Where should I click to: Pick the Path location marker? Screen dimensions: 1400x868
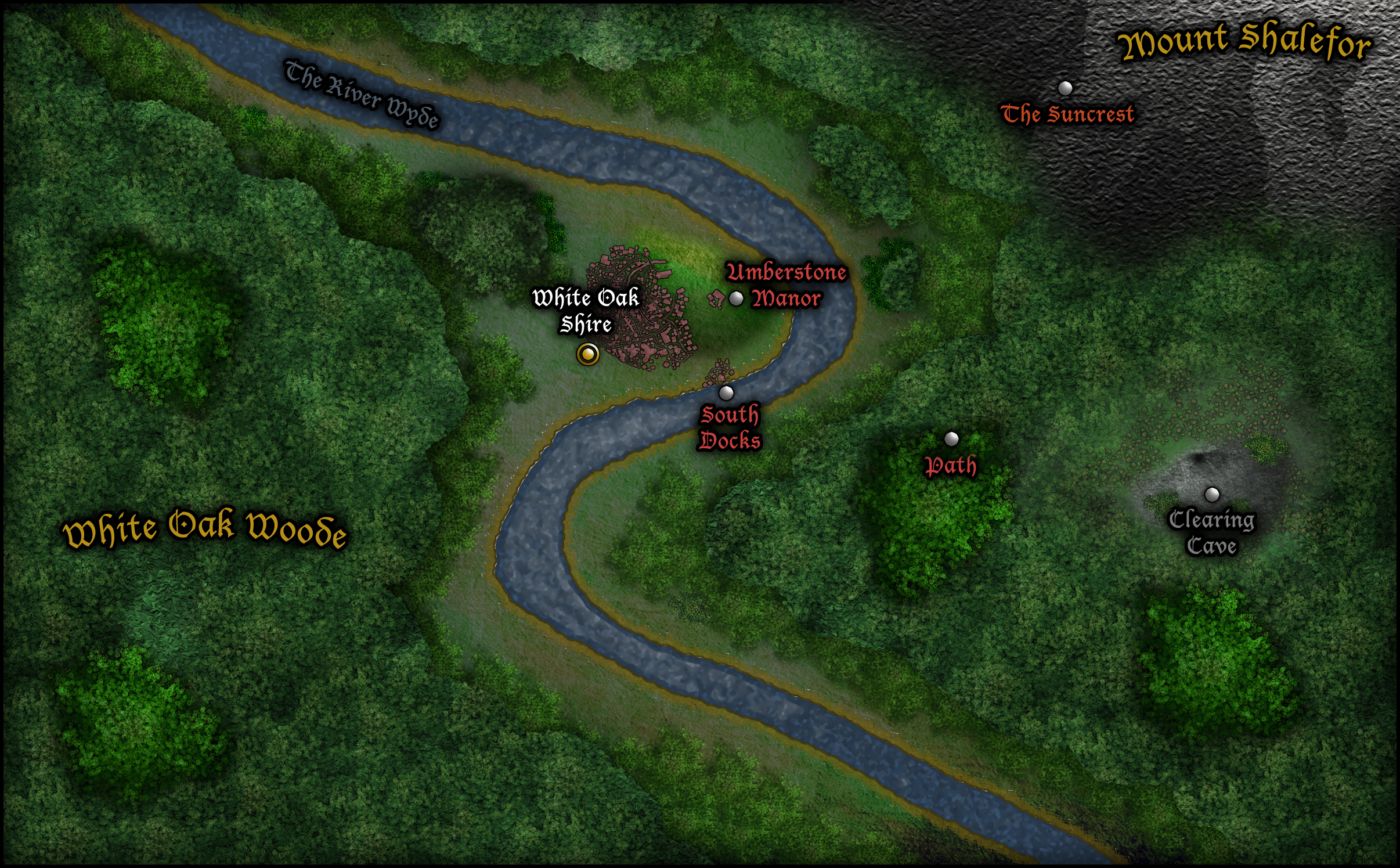(951, 439)
